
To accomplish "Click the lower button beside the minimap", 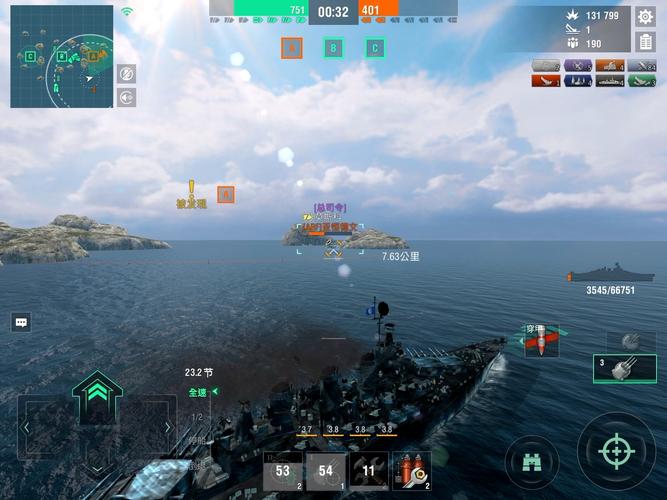I will click(127, 97).
